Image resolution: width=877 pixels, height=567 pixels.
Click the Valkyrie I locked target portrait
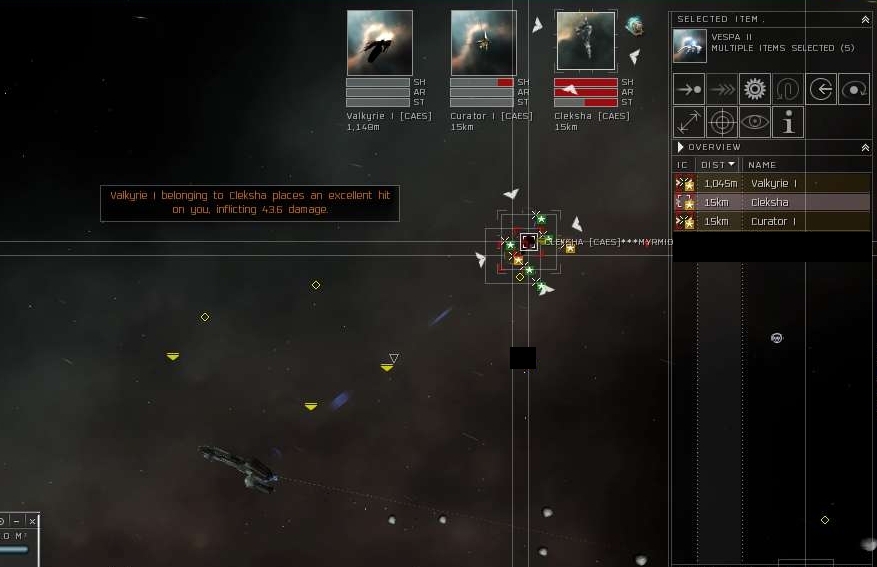[x=379, y=43]
